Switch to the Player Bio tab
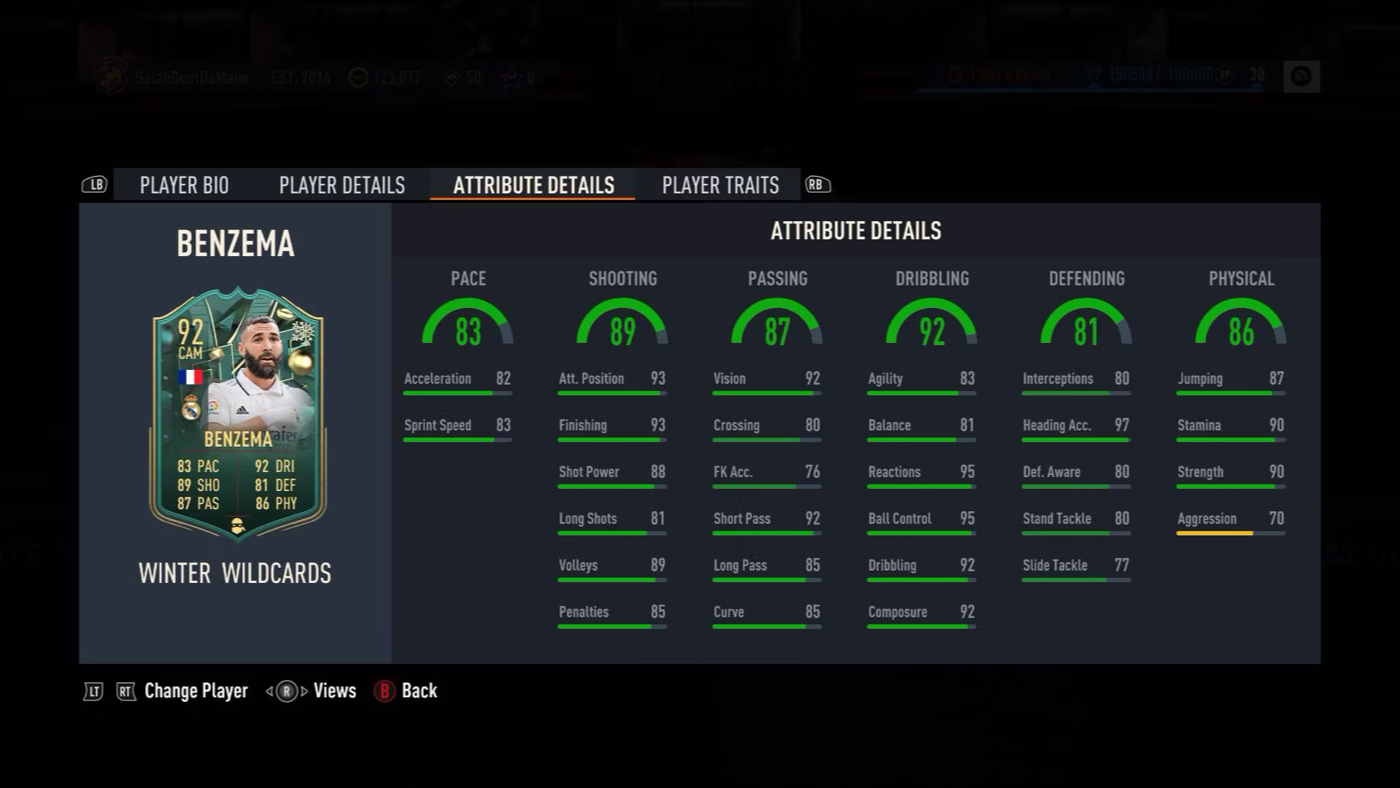 184,185
